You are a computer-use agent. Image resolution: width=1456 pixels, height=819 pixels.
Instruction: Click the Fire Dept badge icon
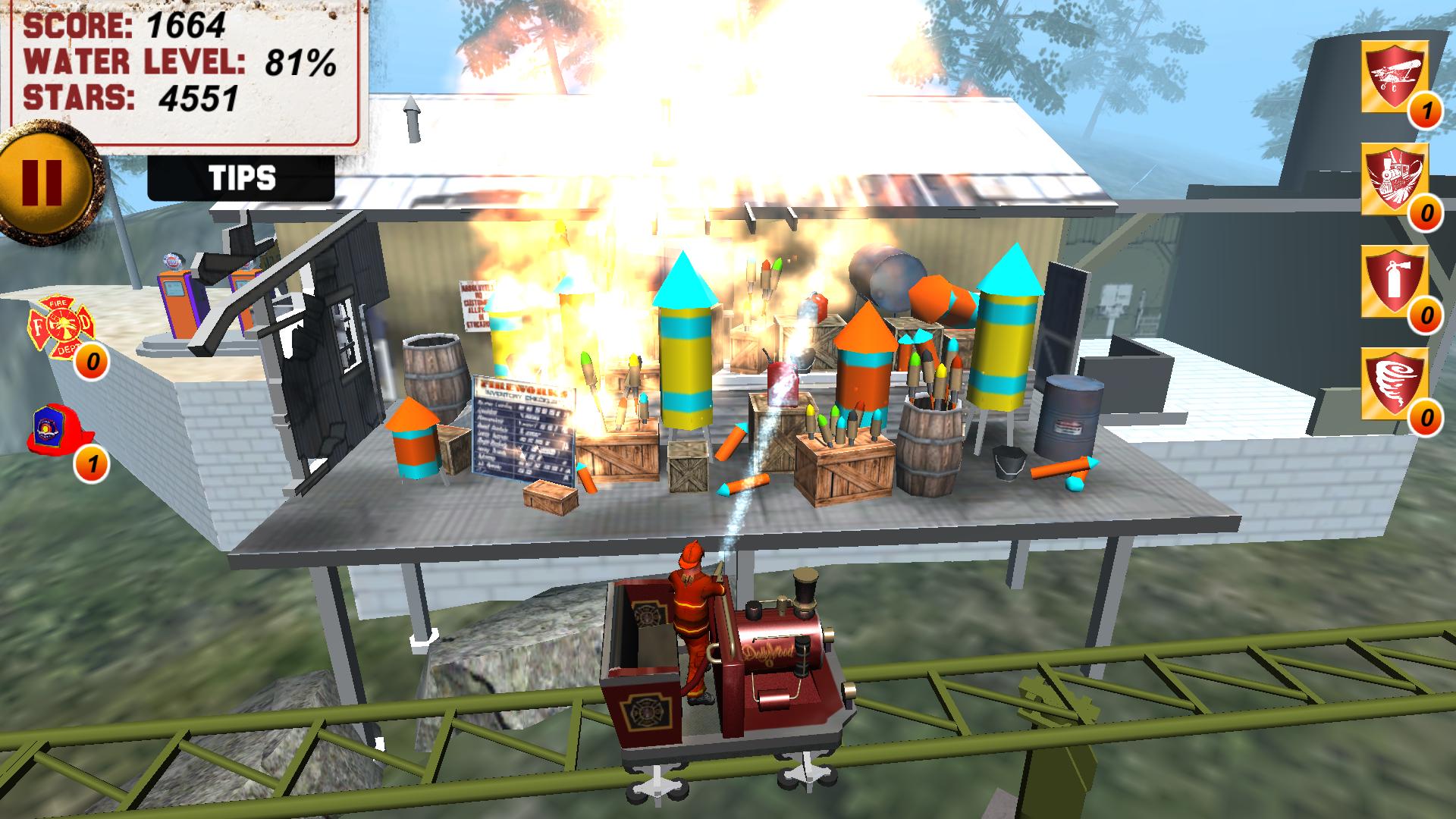61,326
